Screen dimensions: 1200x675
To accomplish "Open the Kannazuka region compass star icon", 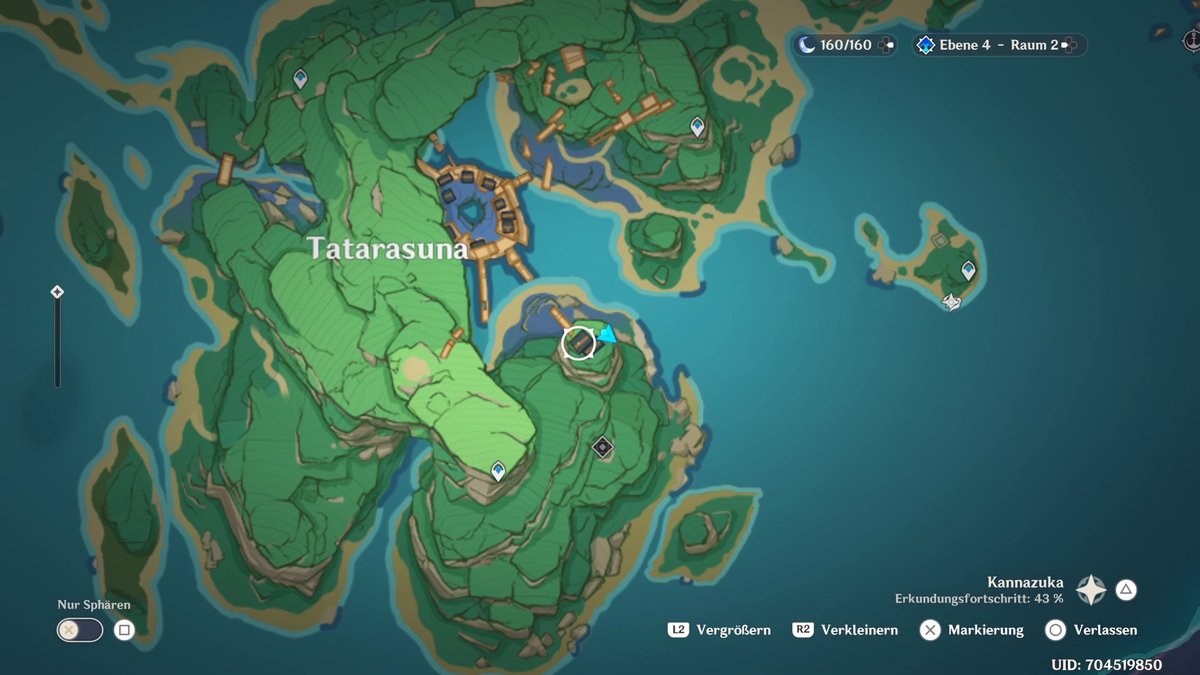I will tap(1090, 590).
